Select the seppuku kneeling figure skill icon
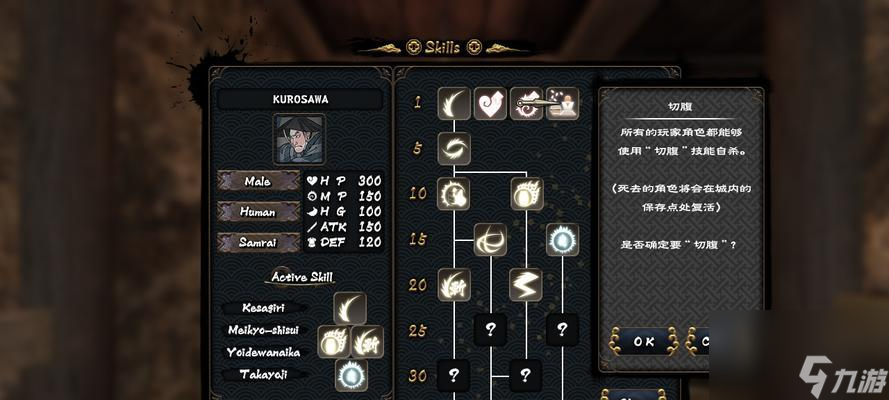This screenshot has height=400, width=889. [x=562, y=103]
